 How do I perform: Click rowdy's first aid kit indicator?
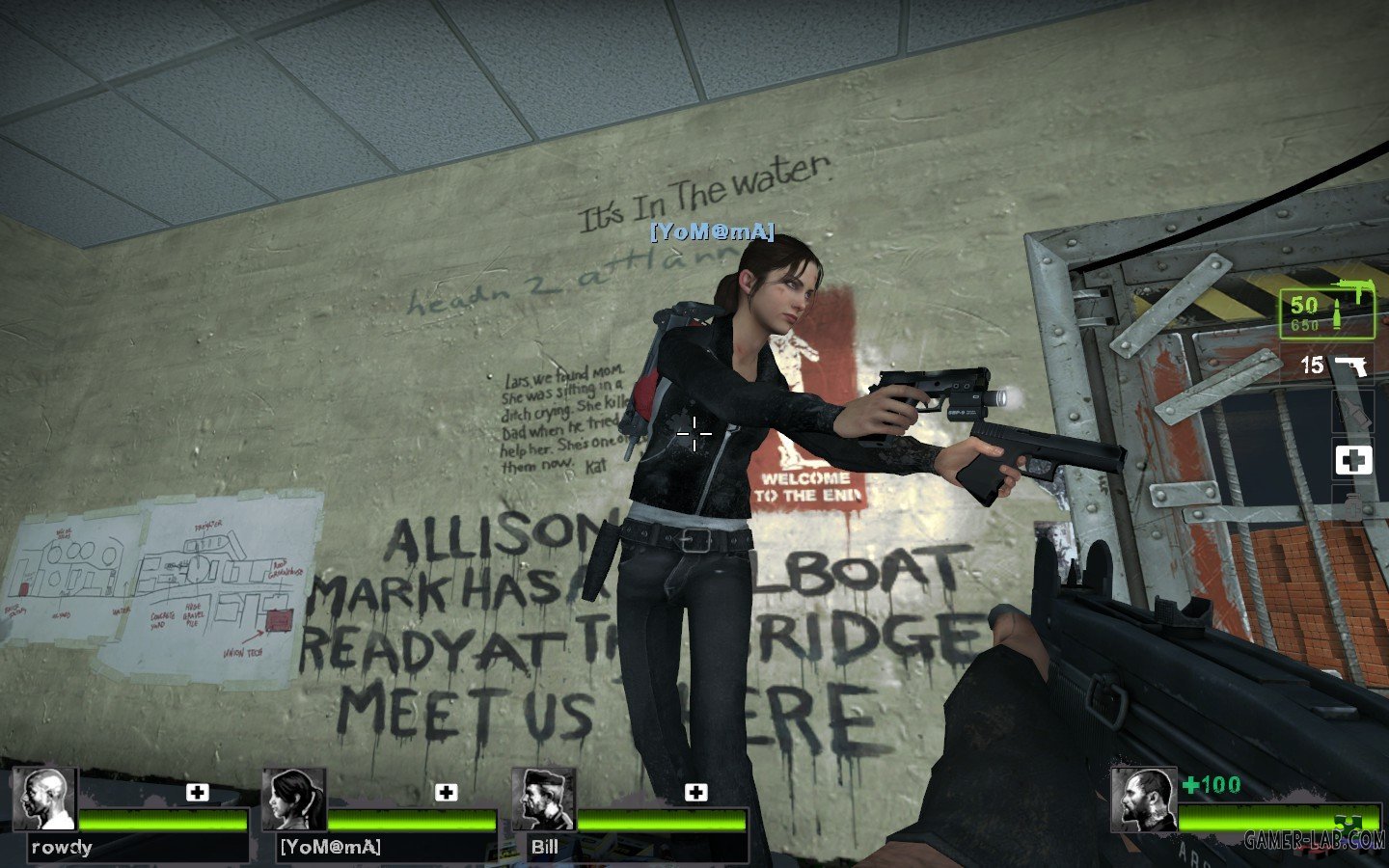pyautogui.click(x=197, y=792)
